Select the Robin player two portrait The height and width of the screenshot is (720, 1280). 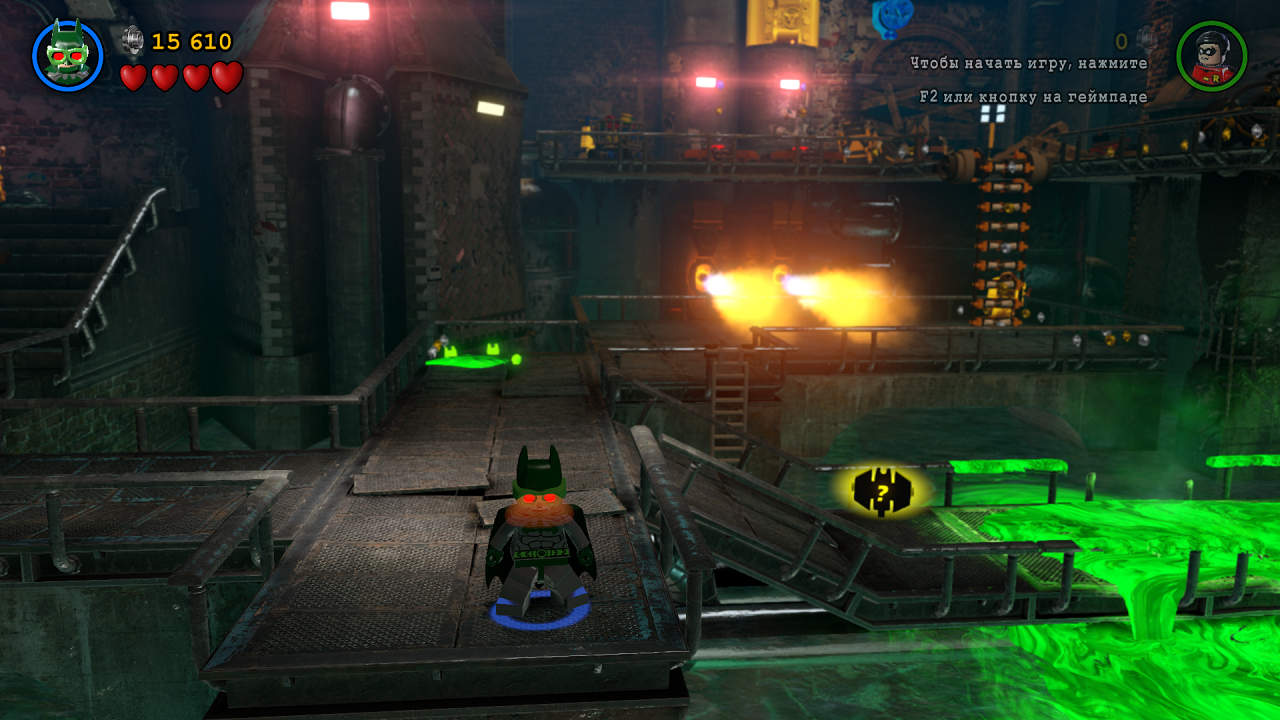tap(1211, 56)
